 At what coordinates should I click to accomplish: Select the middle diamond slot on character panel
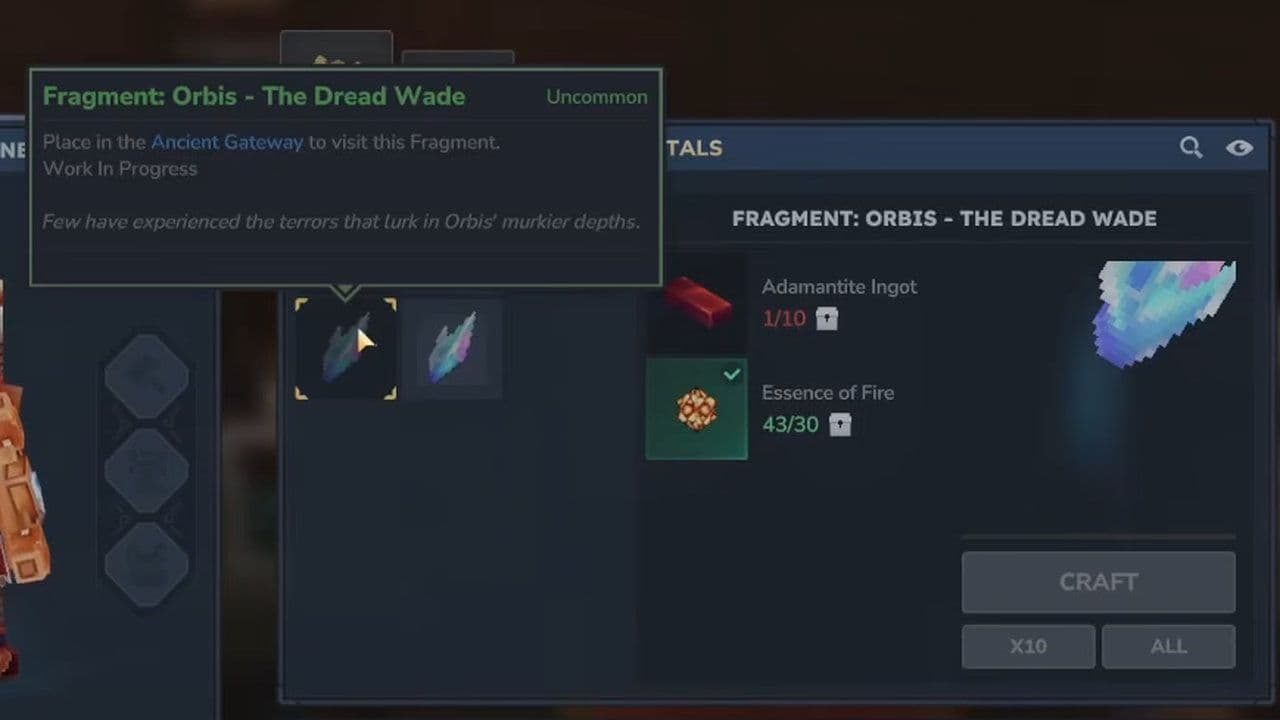click(146, 470)
